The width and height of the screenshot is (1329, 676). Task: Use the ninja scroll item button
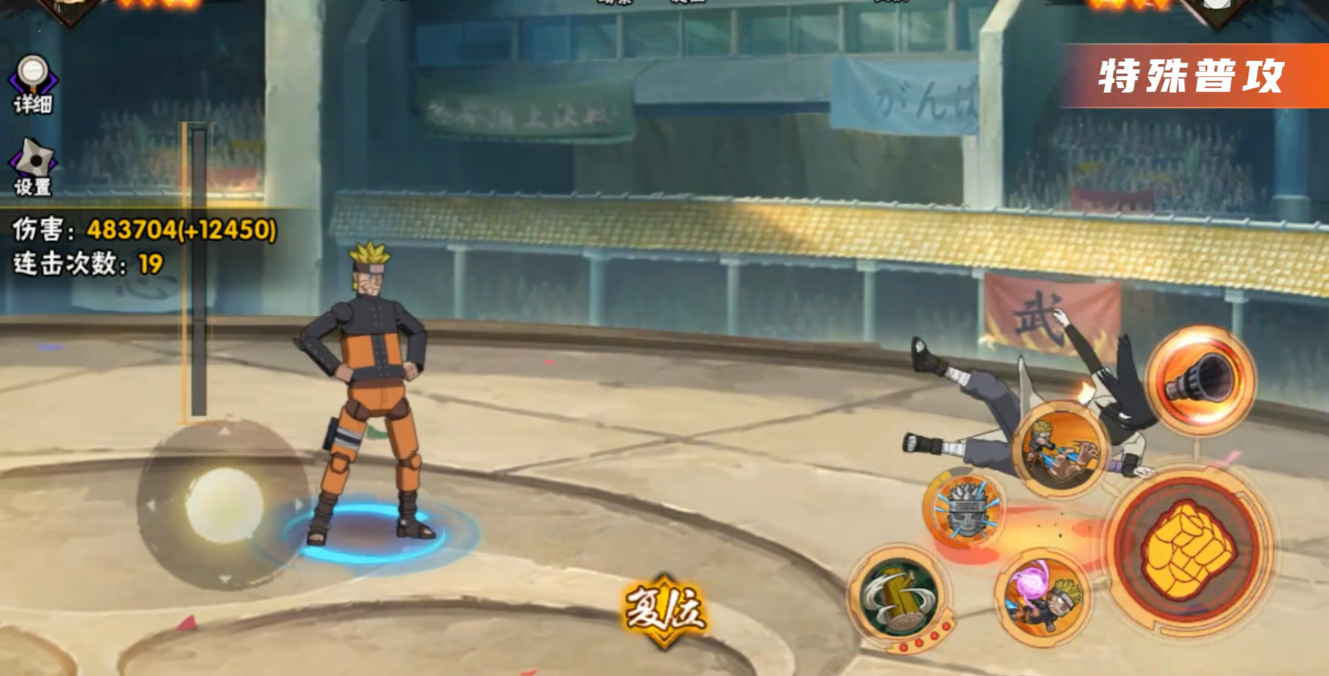tap(1200, 380)
